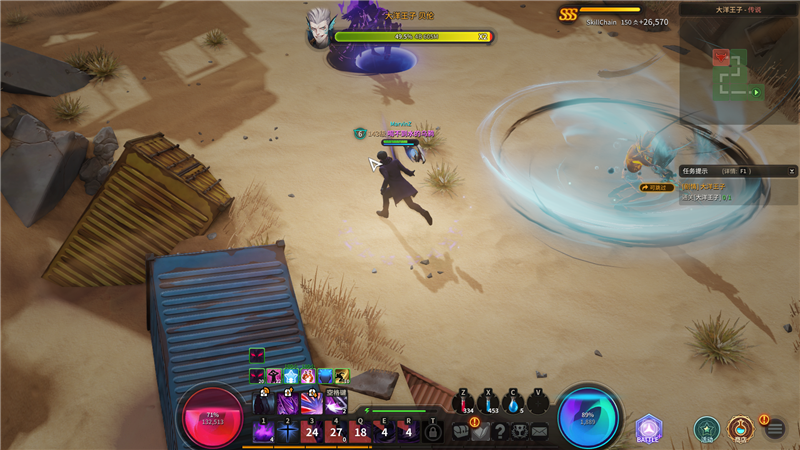Open the BATTLE pass hexagon icon
The height and width of the screenshot is (450, 800).
click(649, 429)
